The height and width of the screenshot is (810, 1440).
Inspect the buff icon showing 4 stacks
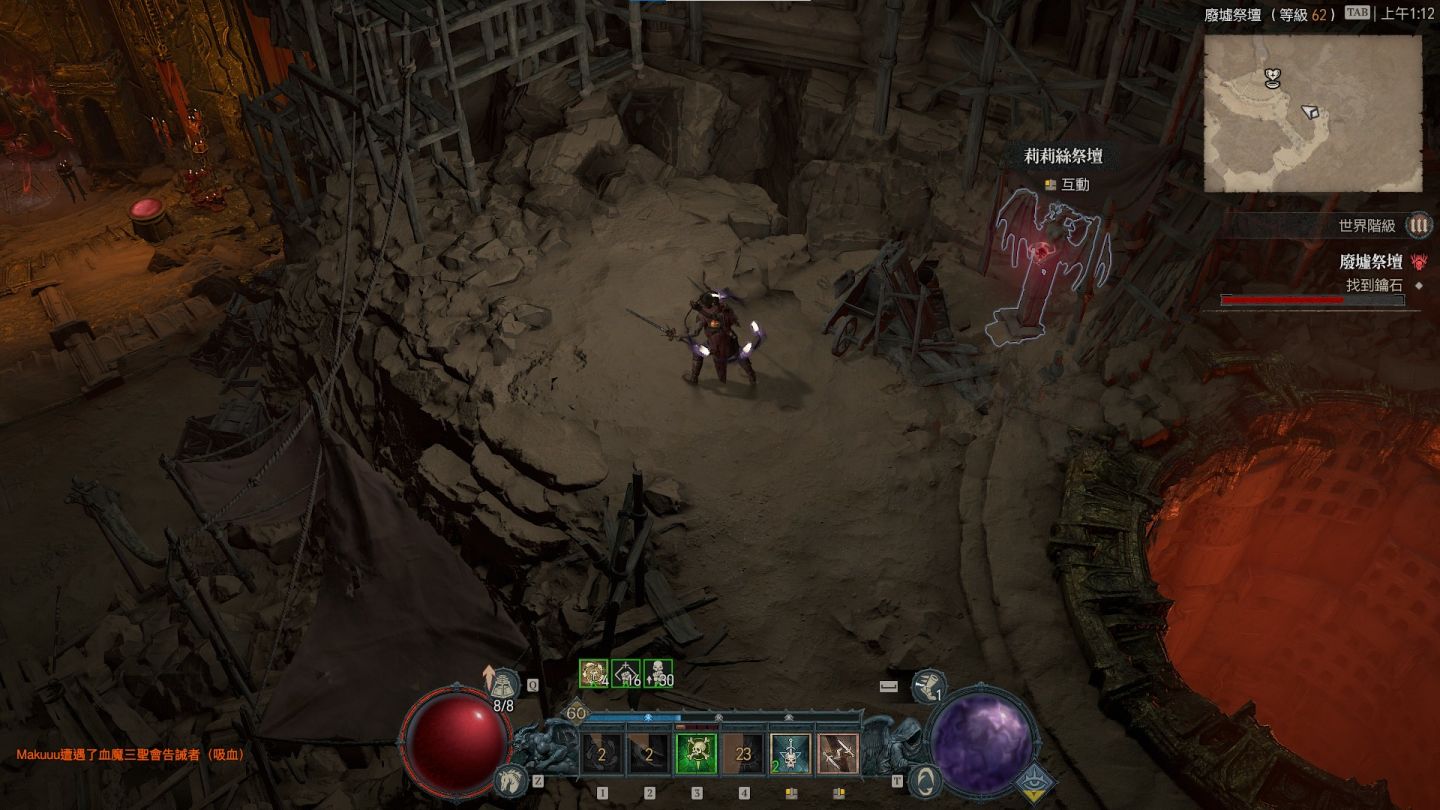[x=594, y=674]
